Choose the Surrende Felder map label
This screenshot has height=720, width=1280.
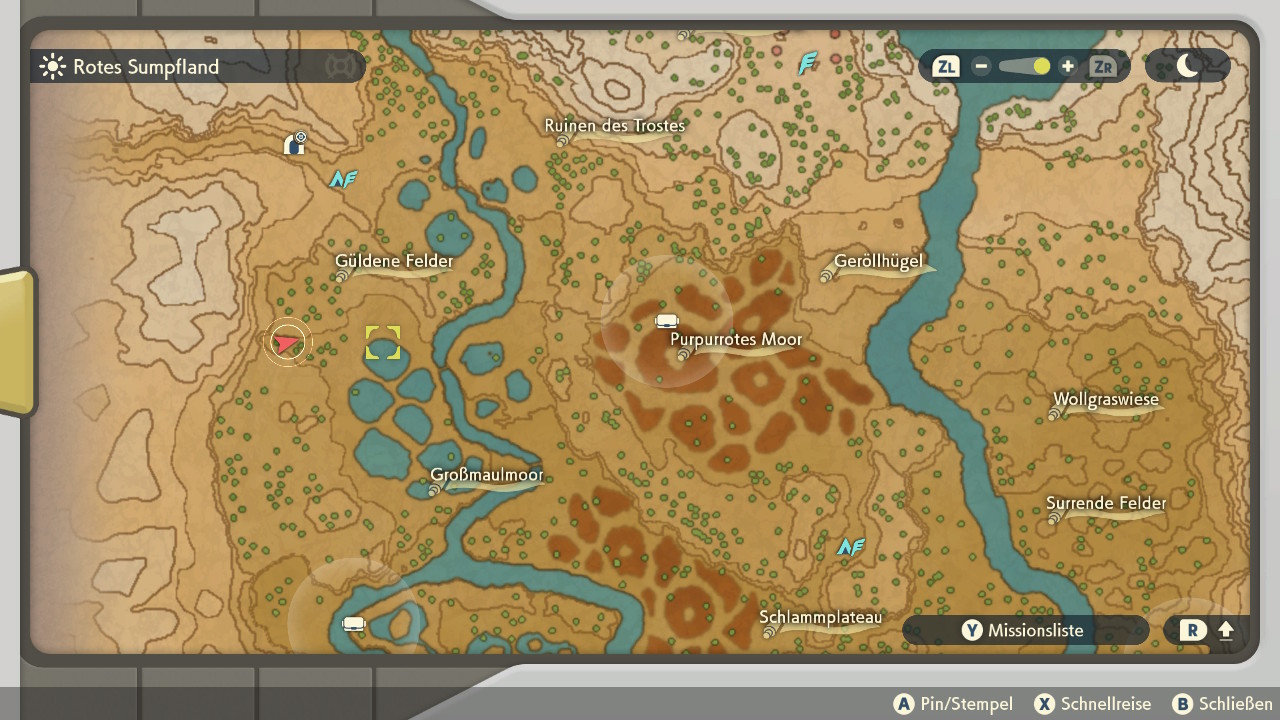1106,504
